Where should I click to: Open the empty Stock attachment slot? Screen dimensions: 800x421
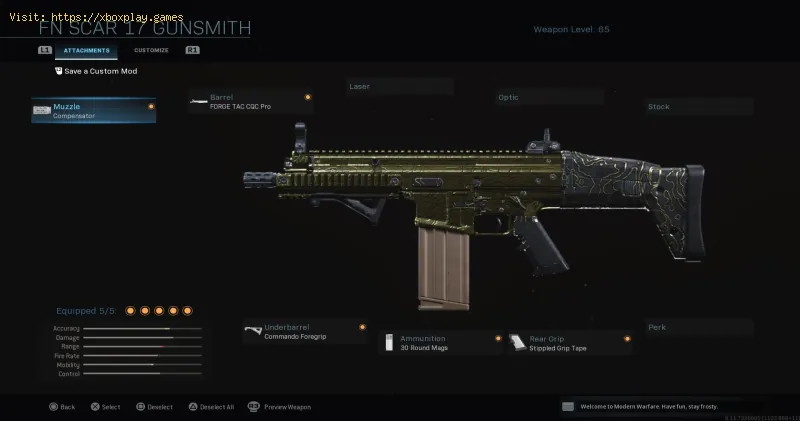(x=698, y=106)
